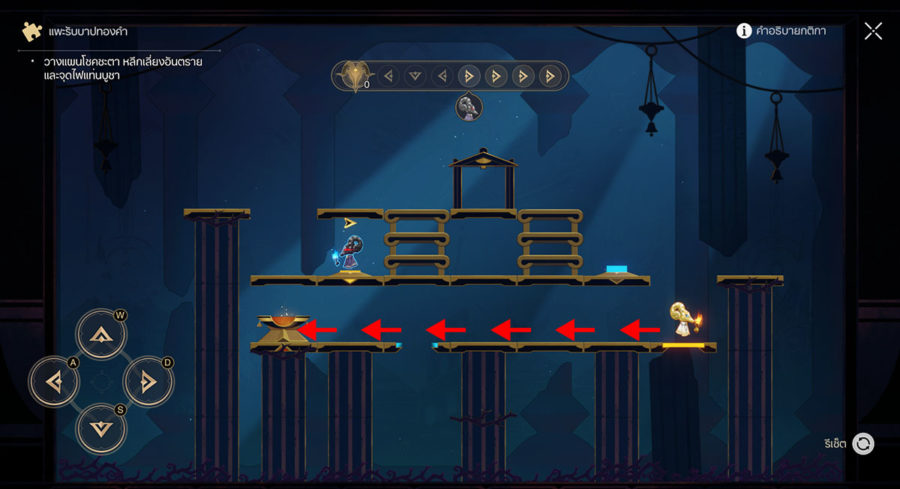Open the คำอธิบายกติกา rules explanation
The image size is (900, 489).
781,31
